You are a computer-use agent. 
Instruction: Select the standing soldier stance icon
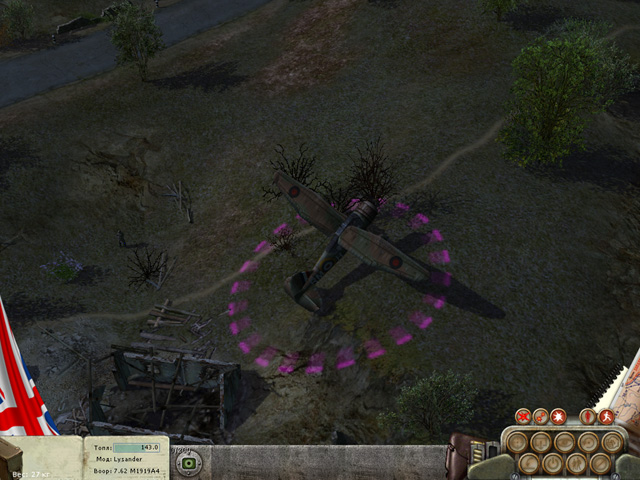click(587, 416)
